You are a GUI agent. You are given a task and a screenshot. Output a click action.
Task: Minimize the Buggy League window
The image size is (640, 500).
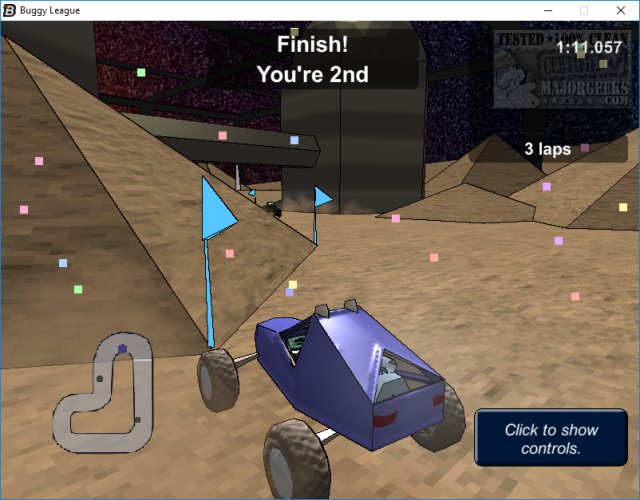(548, 10)
